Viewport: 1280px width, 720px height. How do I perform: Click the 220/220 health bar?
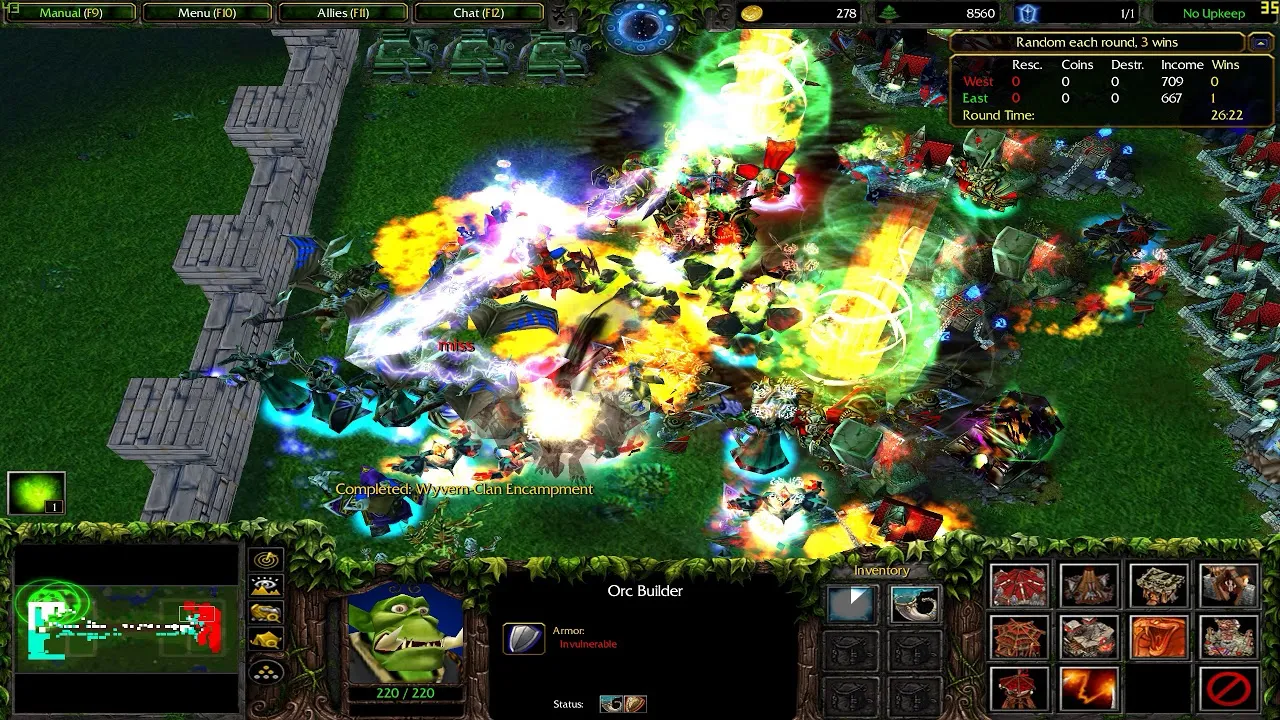coord(404,691)
